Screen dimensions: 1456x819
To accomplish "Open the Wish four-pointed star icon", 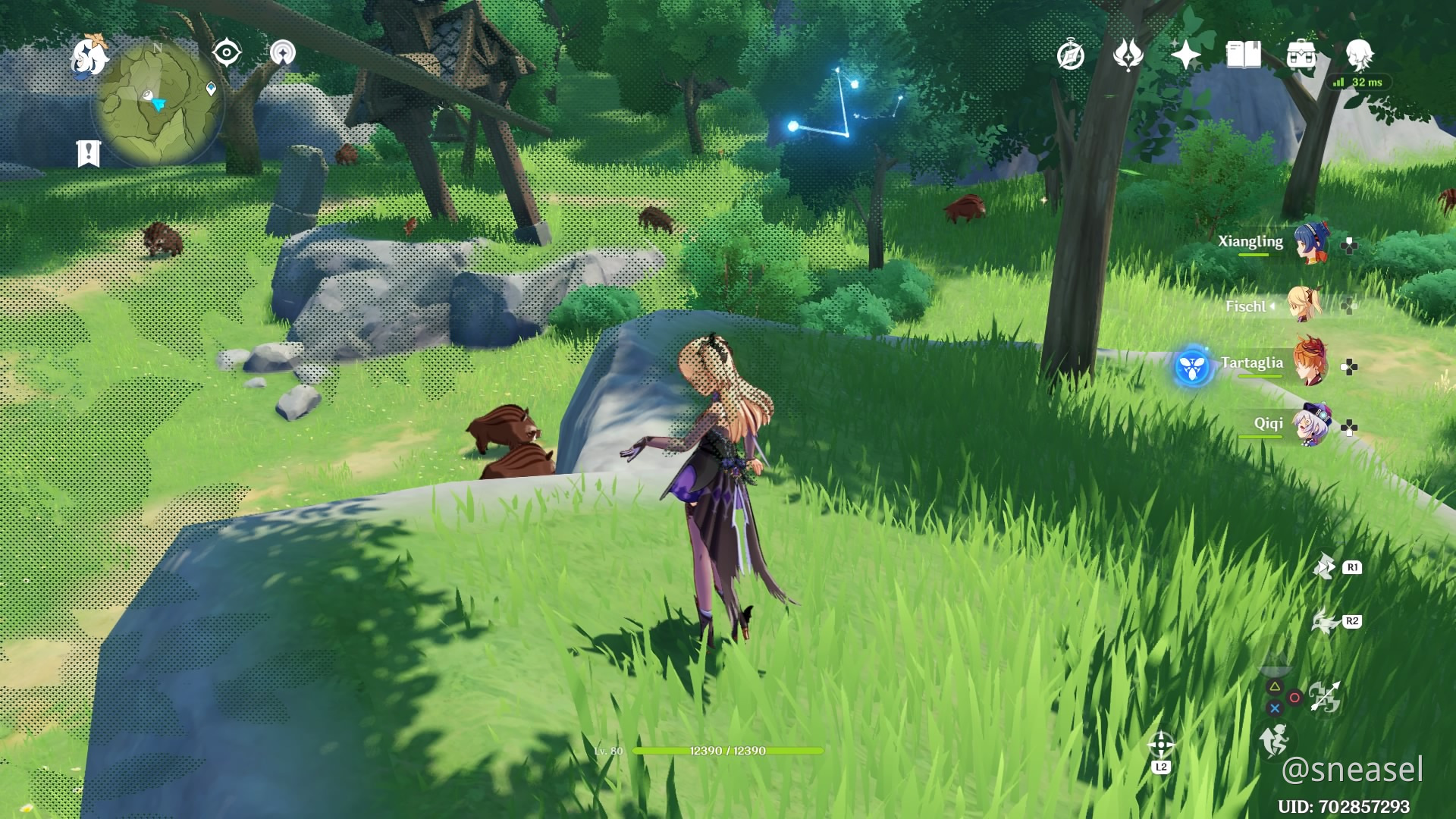I will 1185,55.
